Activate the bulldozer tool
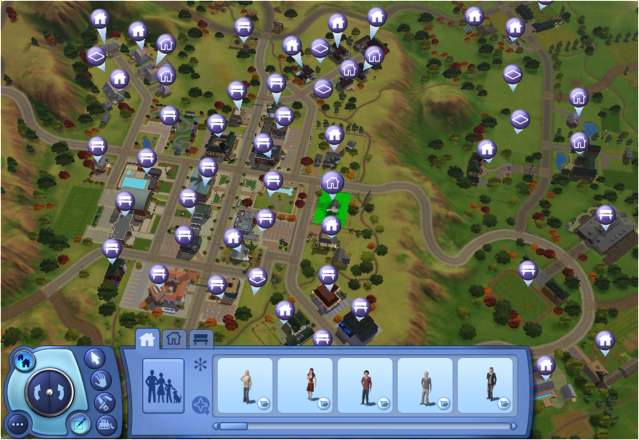639x440 pixels. [103, 424]
